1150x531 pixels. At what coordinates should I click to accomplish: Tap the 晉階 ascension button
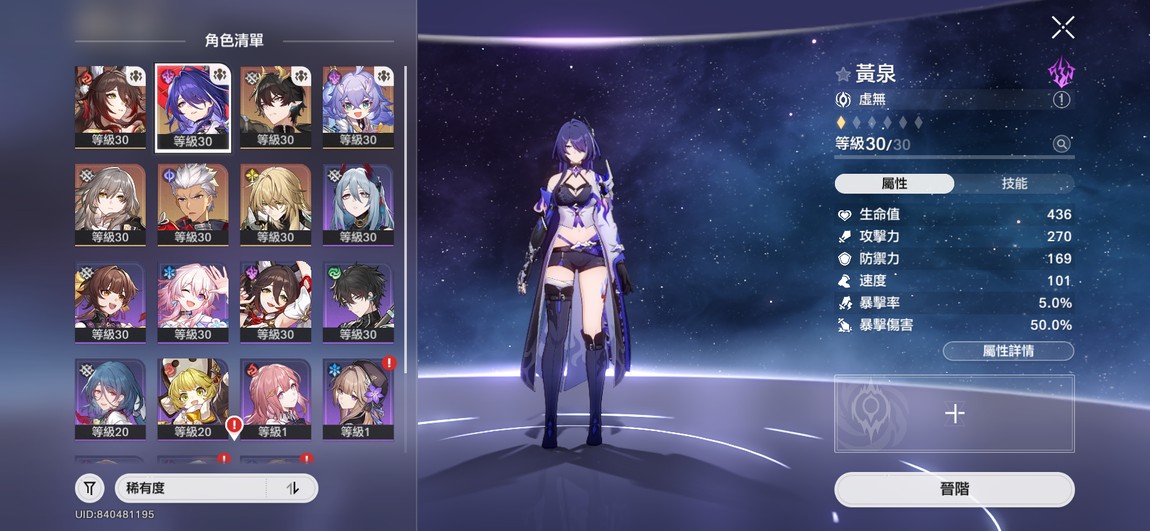point(954,489)
